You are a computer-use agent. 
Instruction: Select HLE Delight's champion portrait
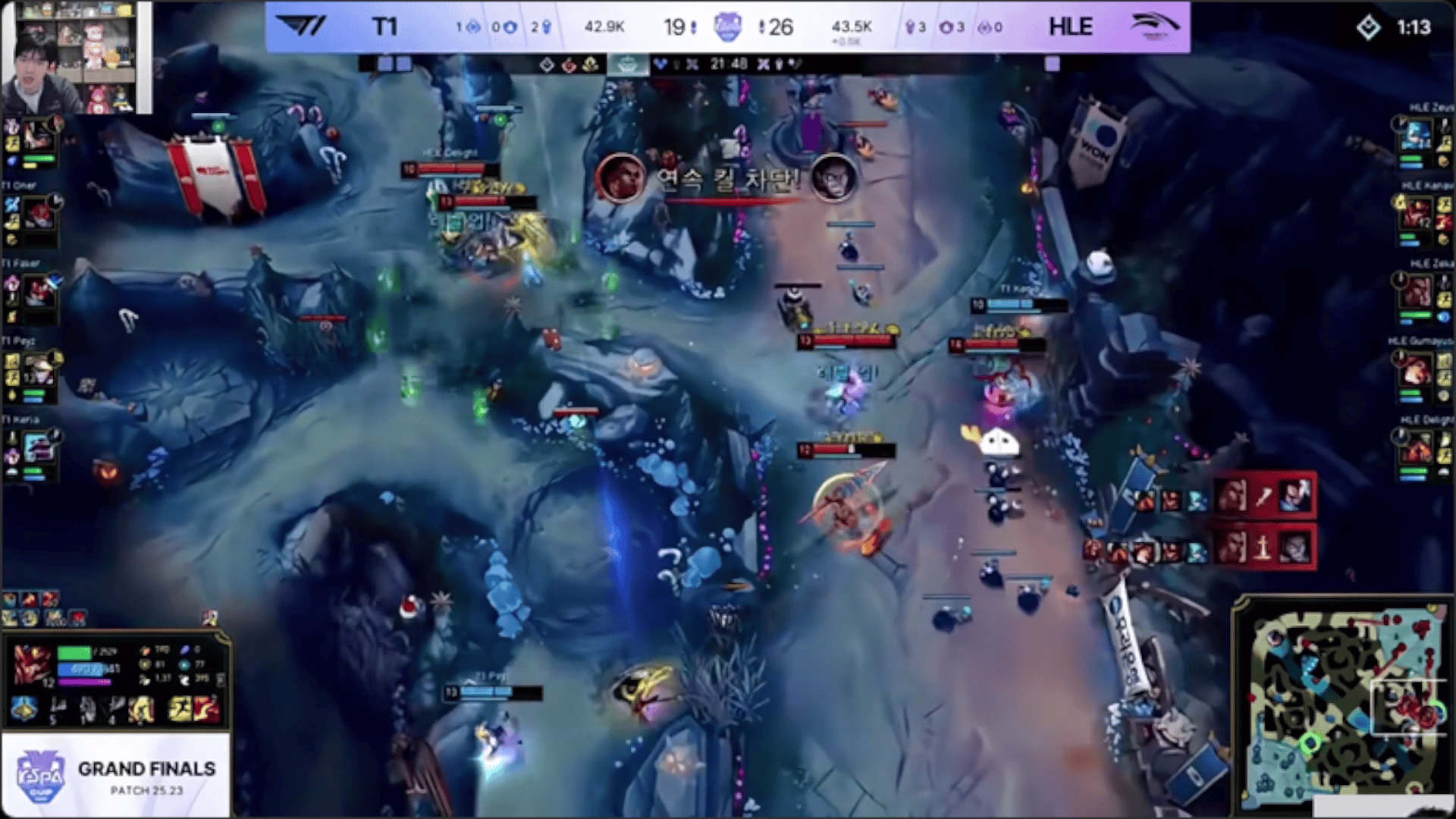[1417, 449]
